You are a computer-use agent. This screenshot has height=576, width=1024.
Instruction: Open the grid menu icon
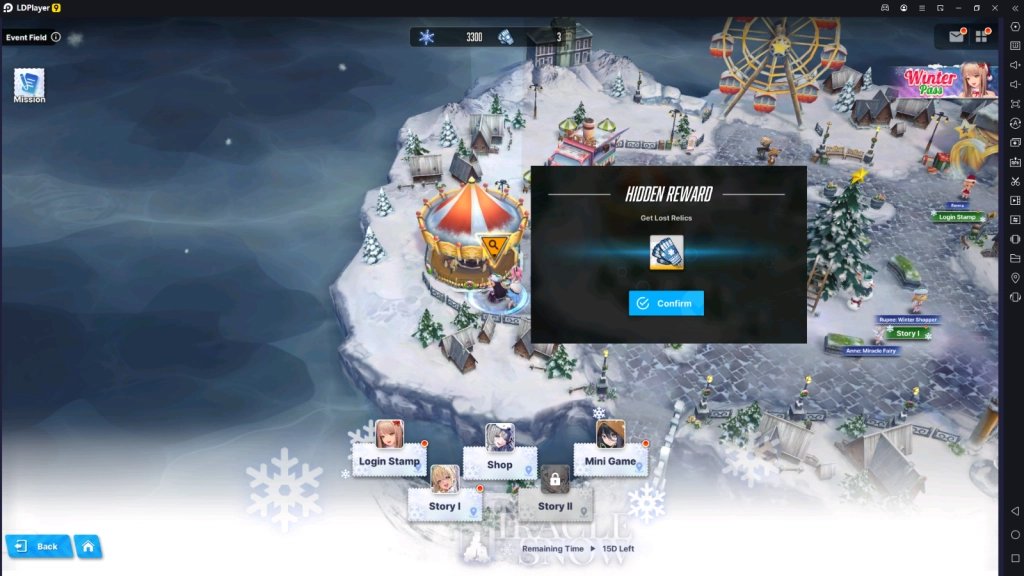click(984, 37)
